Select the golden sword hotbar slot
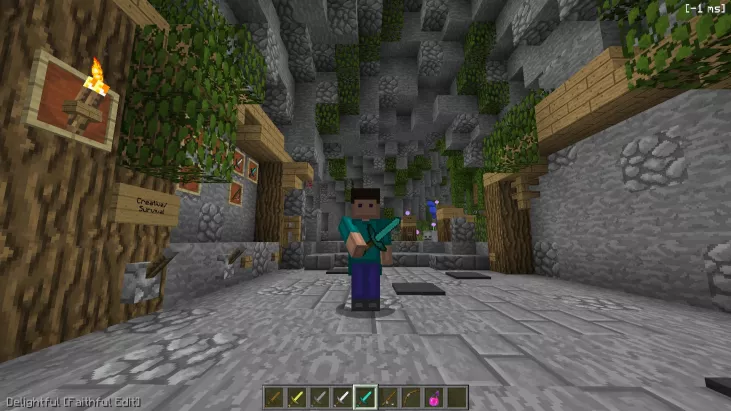This screenshot has height=411, width=731. (x=296, y=398)
